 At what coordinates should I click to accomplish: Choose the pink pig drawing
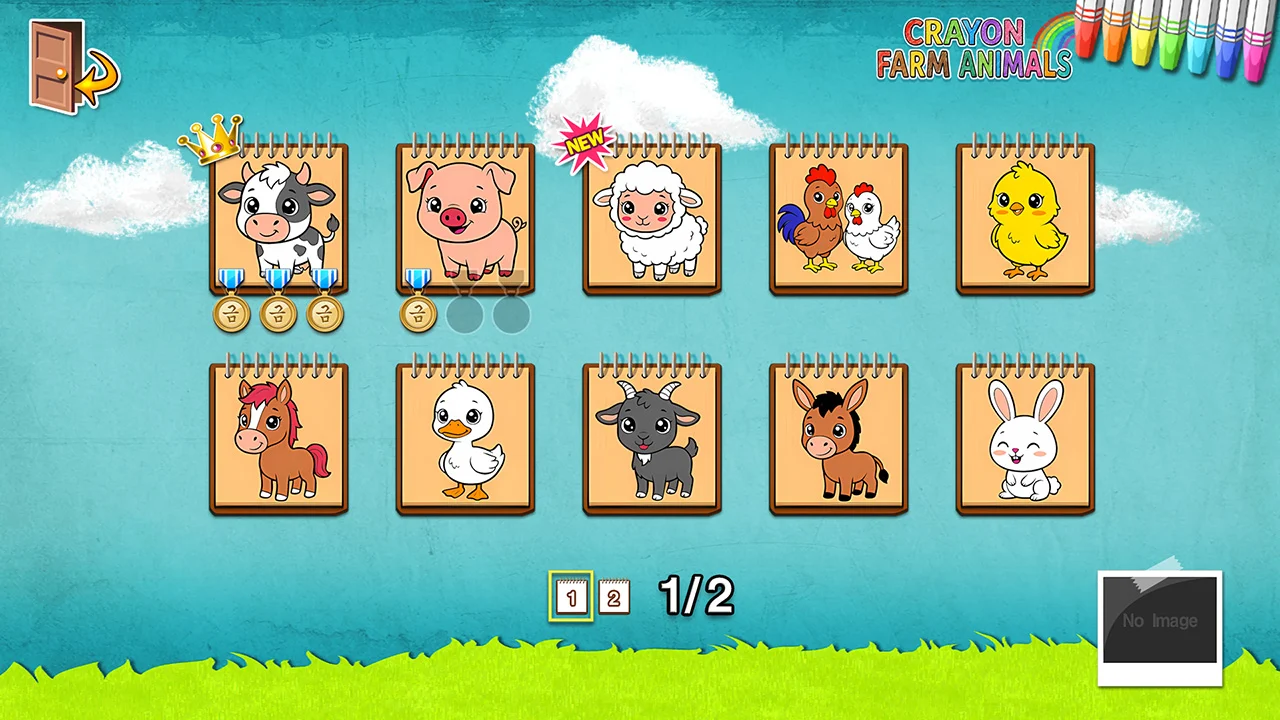(x=465, y=218)
